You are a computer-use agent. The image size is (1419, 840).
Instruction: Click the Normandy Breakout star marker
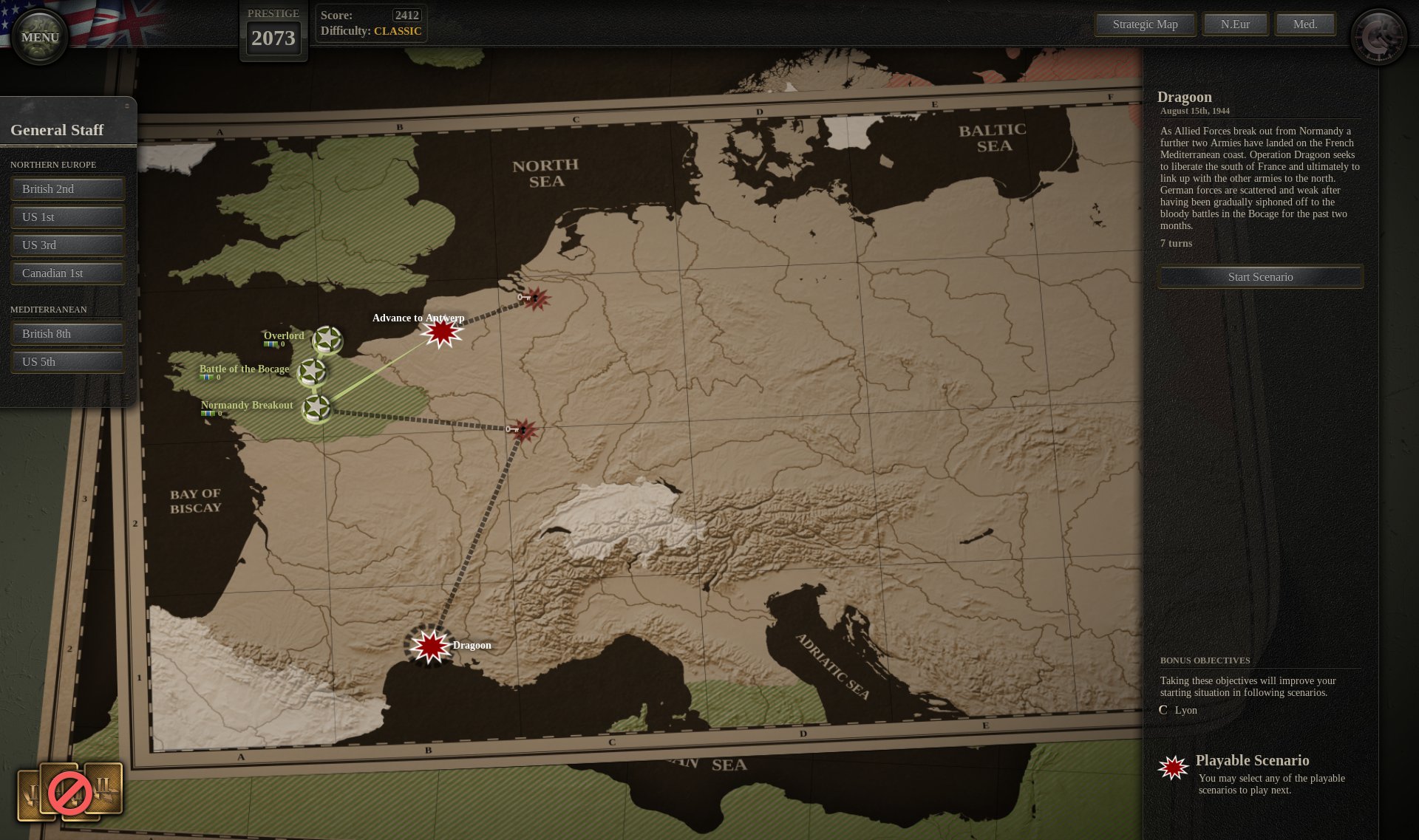(x=317, y=407)
